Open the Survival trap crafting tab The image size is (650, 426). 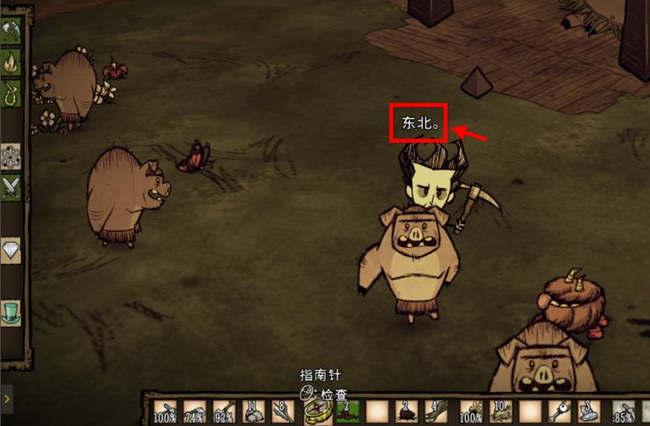point(11,94)
